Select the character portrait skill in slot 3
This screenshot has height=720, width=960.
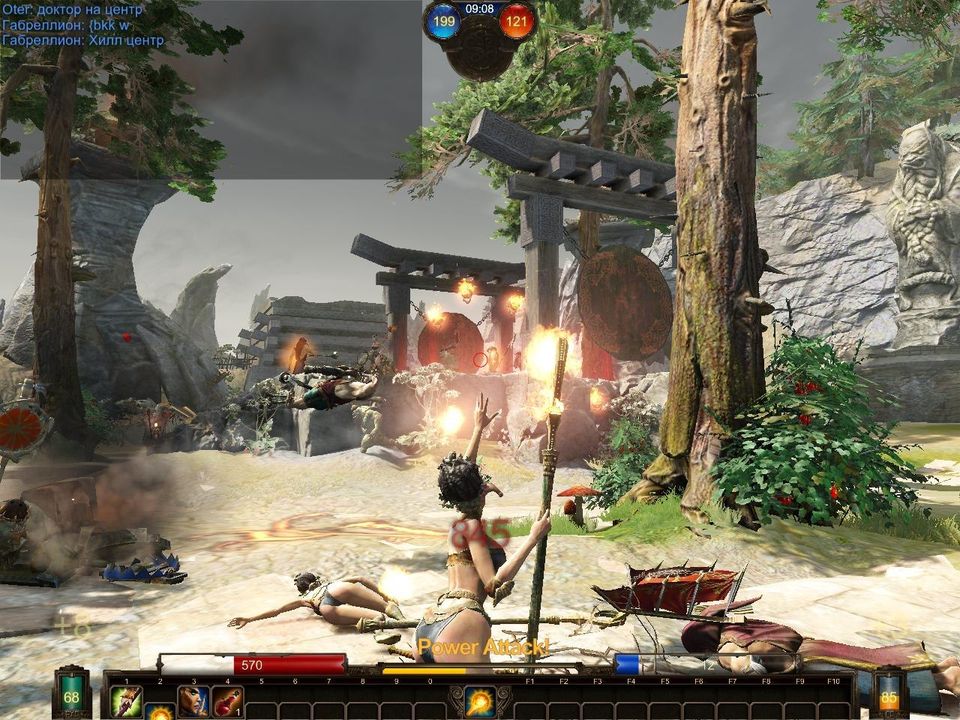click(193, 699)
